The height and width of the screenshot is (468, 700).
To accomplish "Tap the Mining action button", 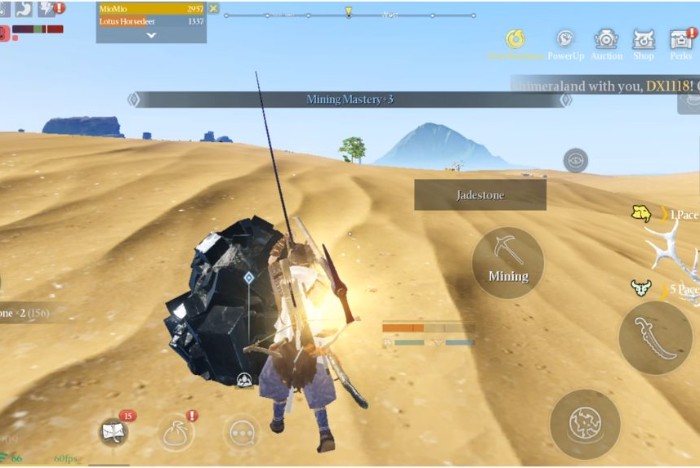I will [x=508, y=262].
